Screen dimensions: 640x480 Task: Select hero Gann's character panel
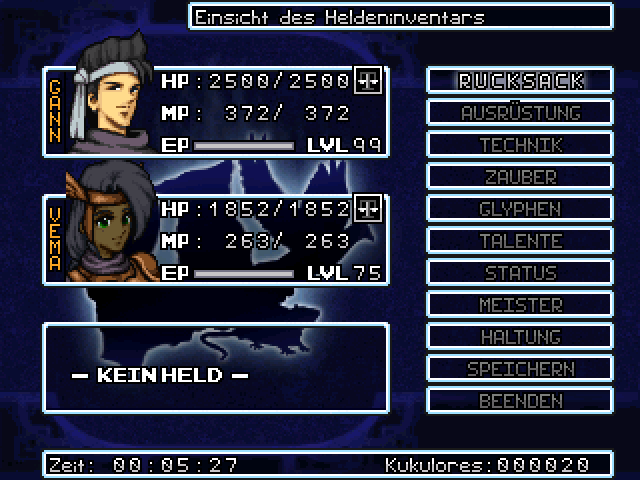(215, 112)
